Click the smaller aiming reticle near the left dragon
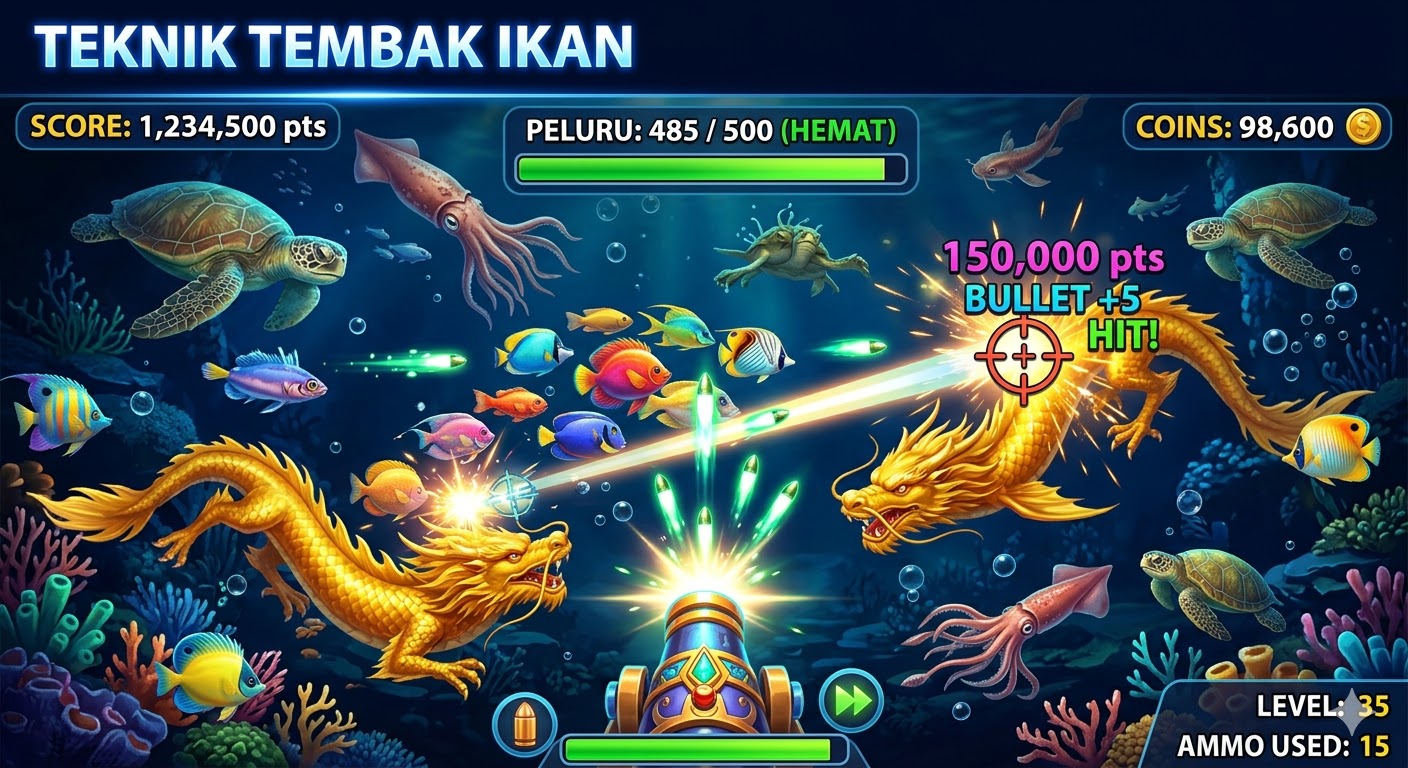This screenshot has width=1408, height=768. [512, 493]
